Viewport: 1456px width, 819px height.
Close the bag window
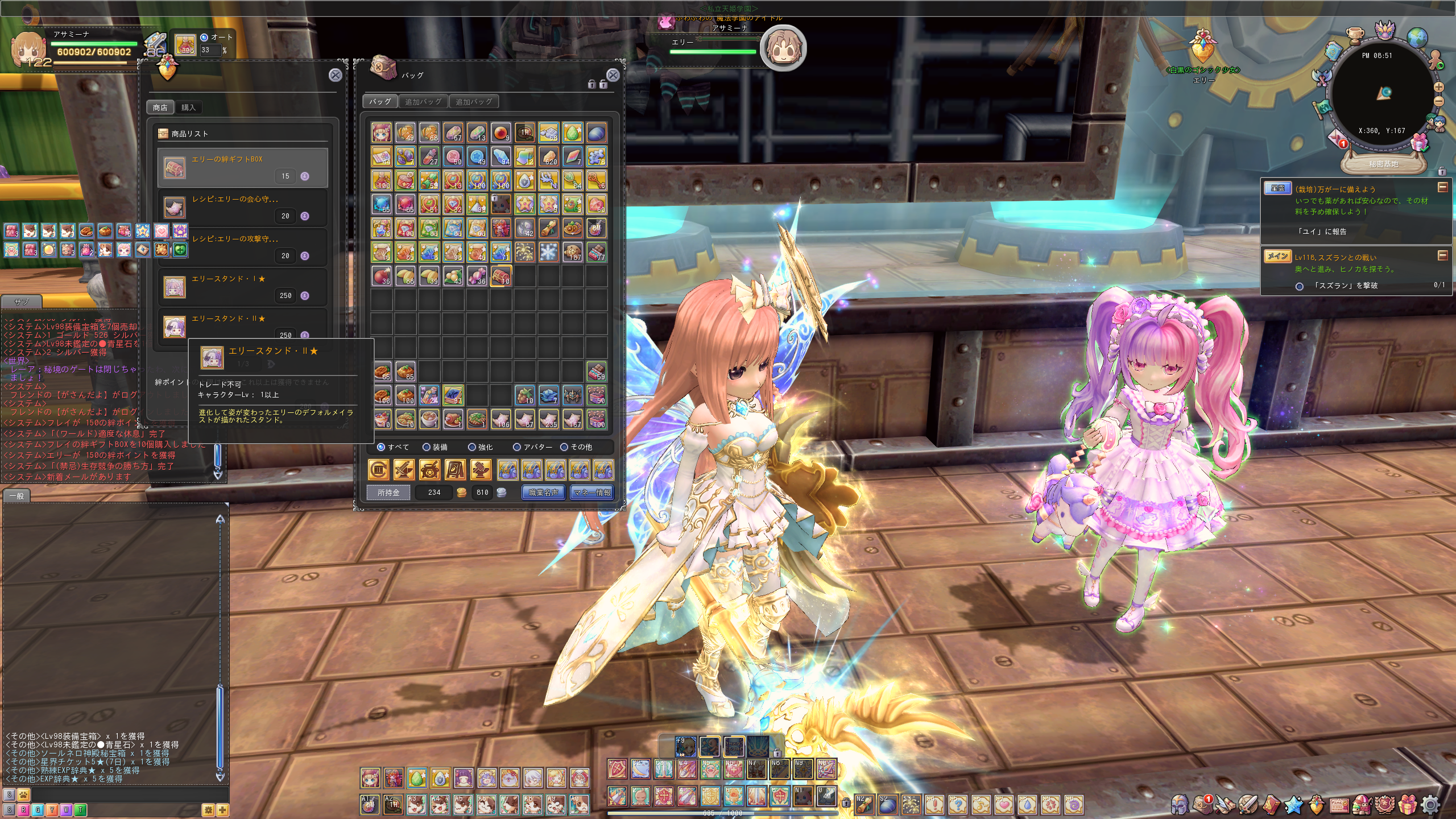(613, 75)
